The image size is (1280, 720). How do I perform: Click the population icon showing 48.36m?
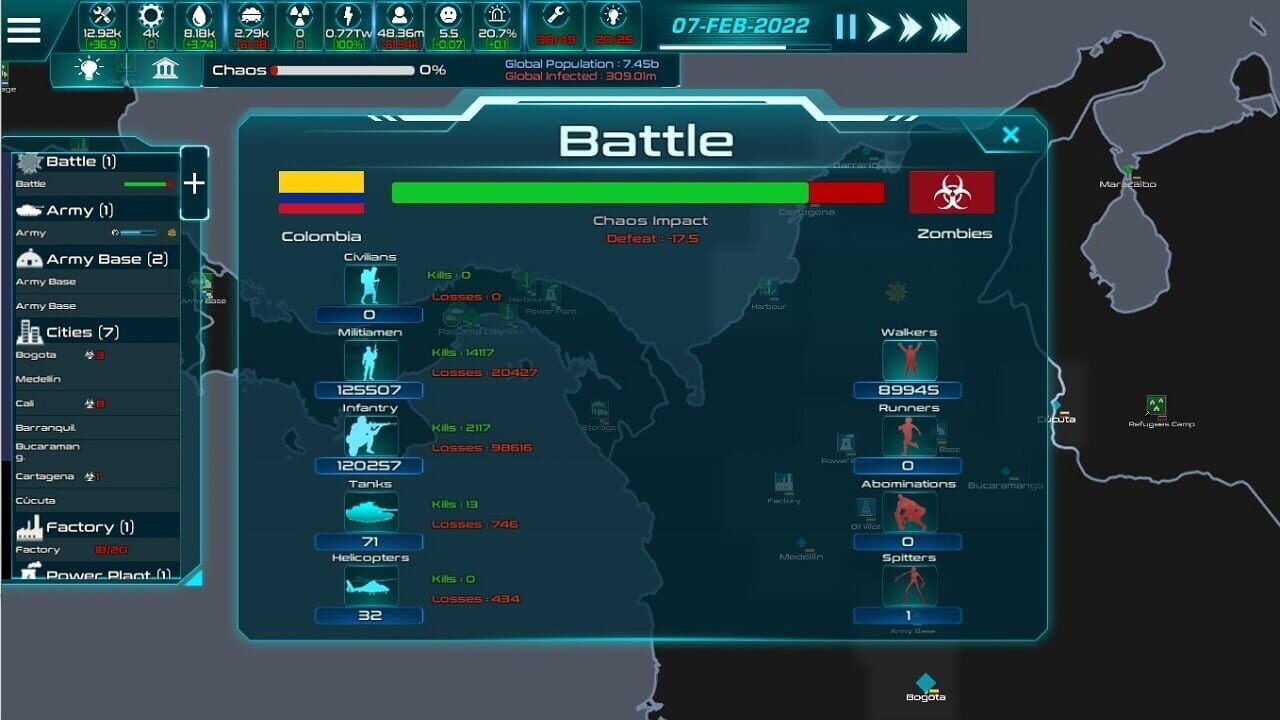tap(399, 15)
